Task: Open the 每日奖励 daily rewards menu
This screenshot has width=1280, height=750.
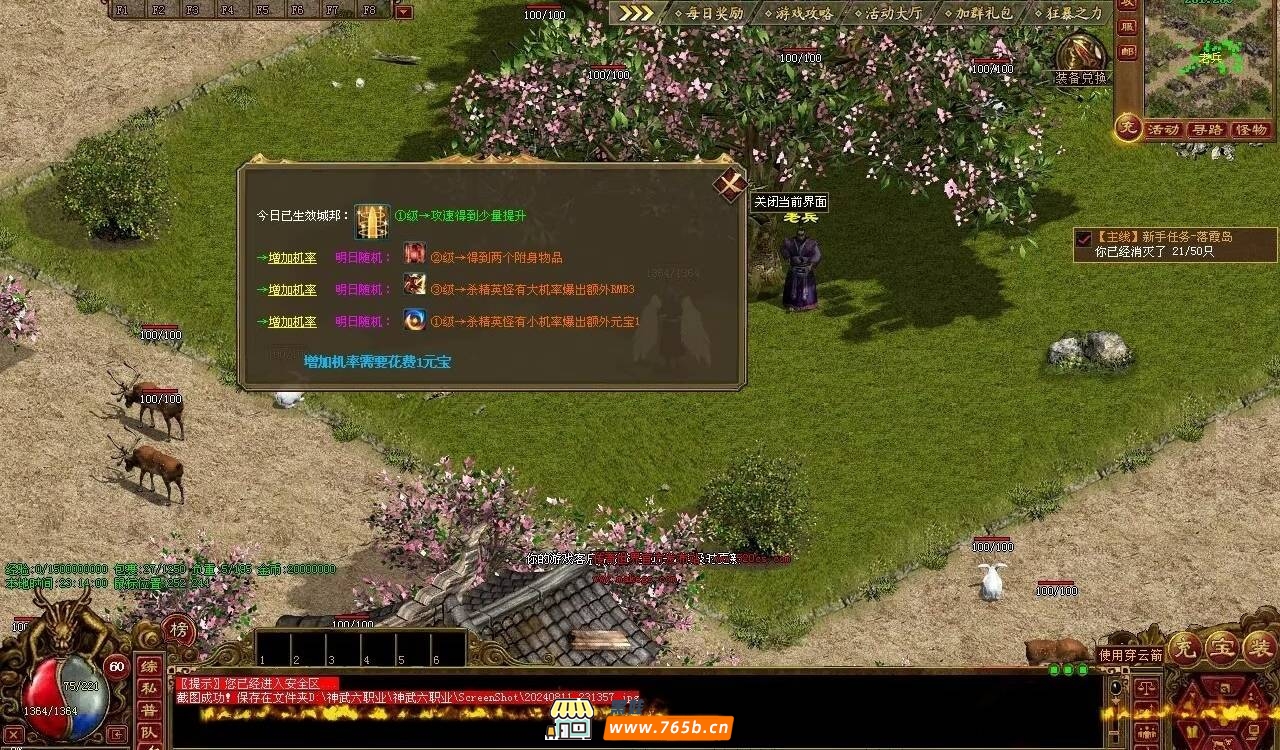Action: click(x=708, y=14)
